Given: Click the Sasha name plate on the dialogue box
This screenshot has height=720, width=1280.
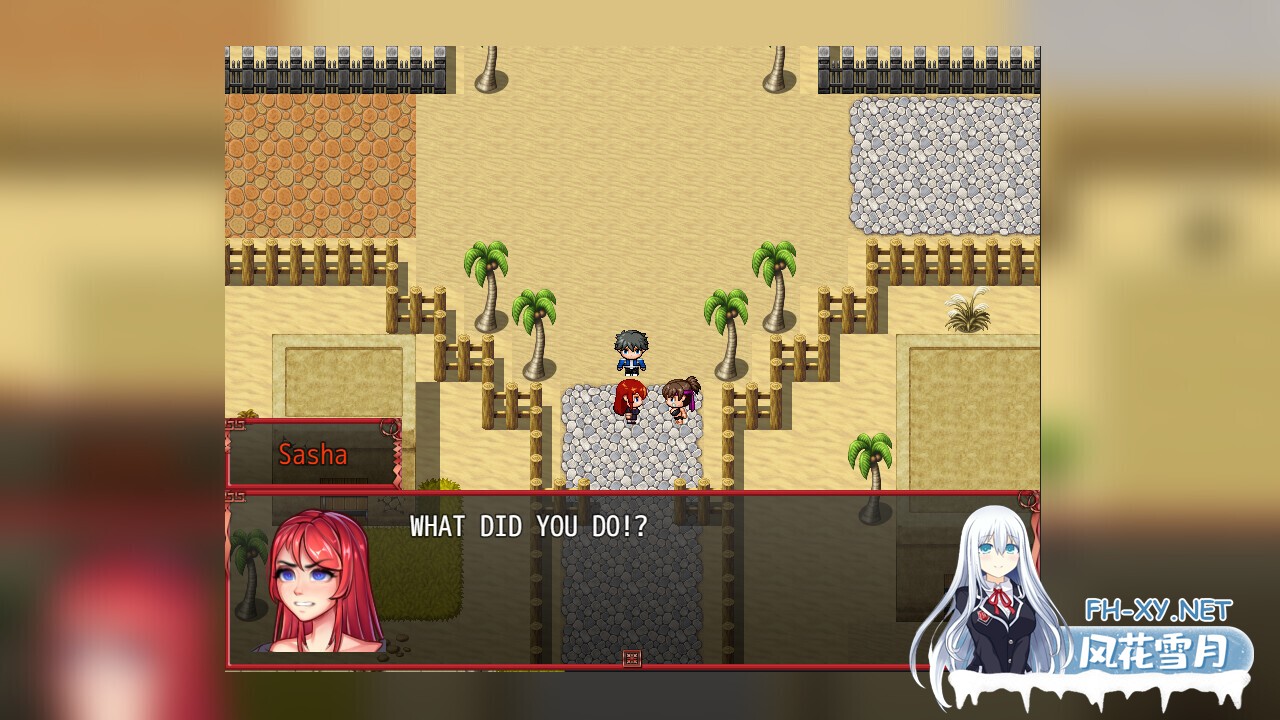Looking at the screenshot, I should click(x=313, y=455).
